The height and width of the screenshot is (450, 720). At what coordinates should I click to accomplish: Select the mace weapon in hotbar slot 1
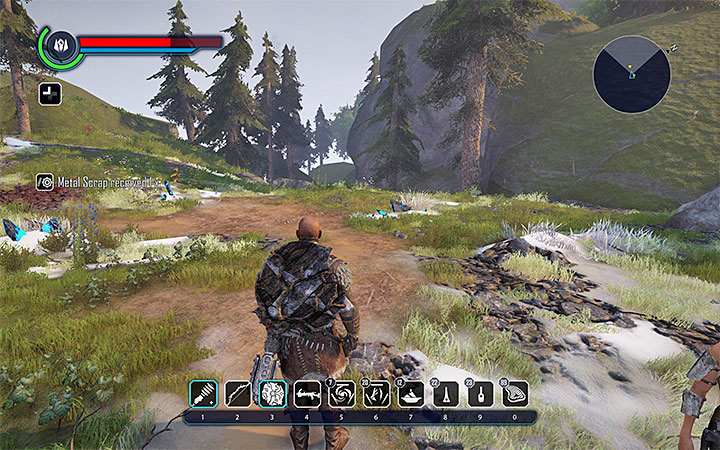click(x=203, y=394)
